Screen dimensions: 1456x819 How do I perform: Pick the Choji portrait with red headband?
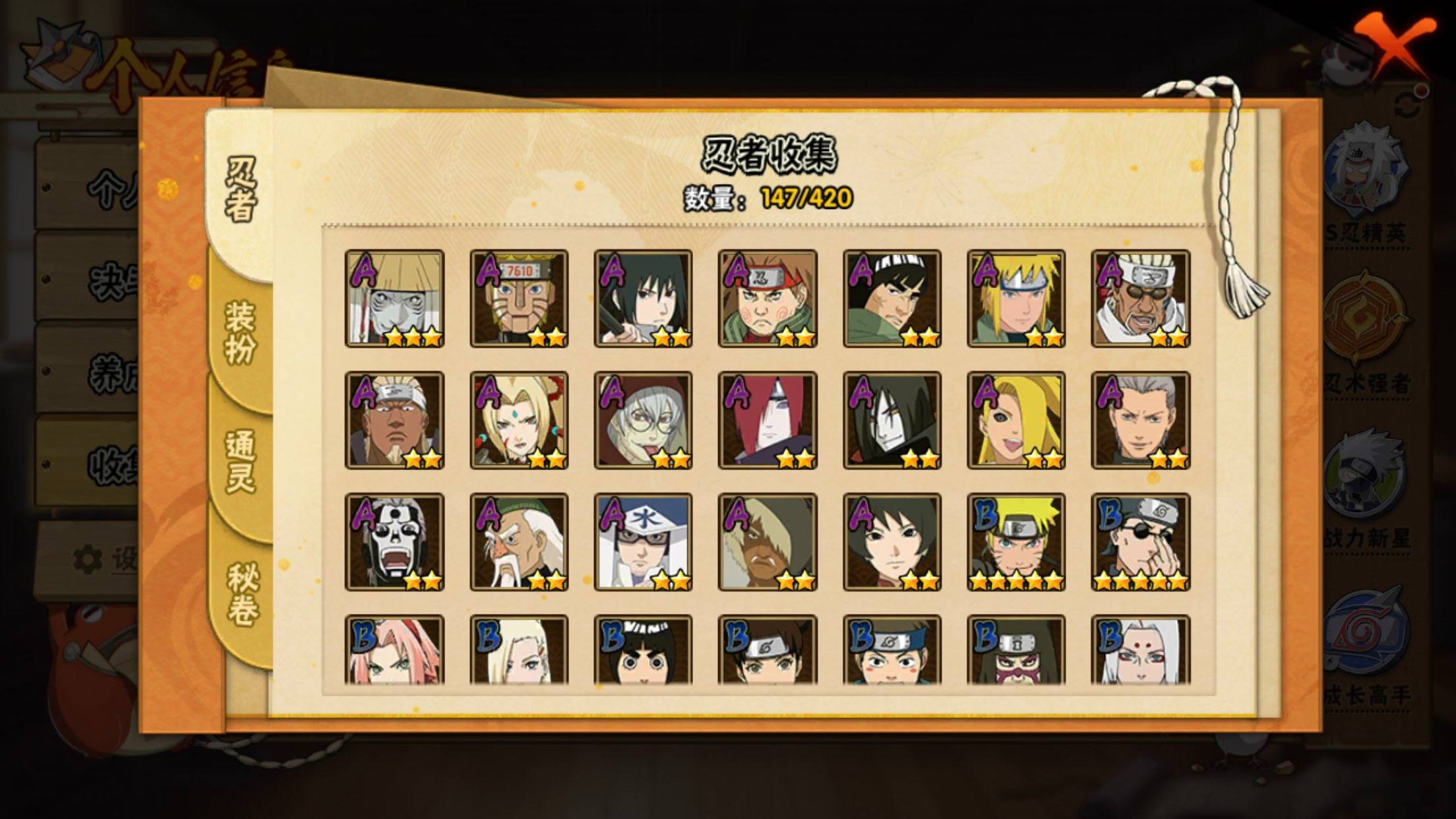click(768, 298)
